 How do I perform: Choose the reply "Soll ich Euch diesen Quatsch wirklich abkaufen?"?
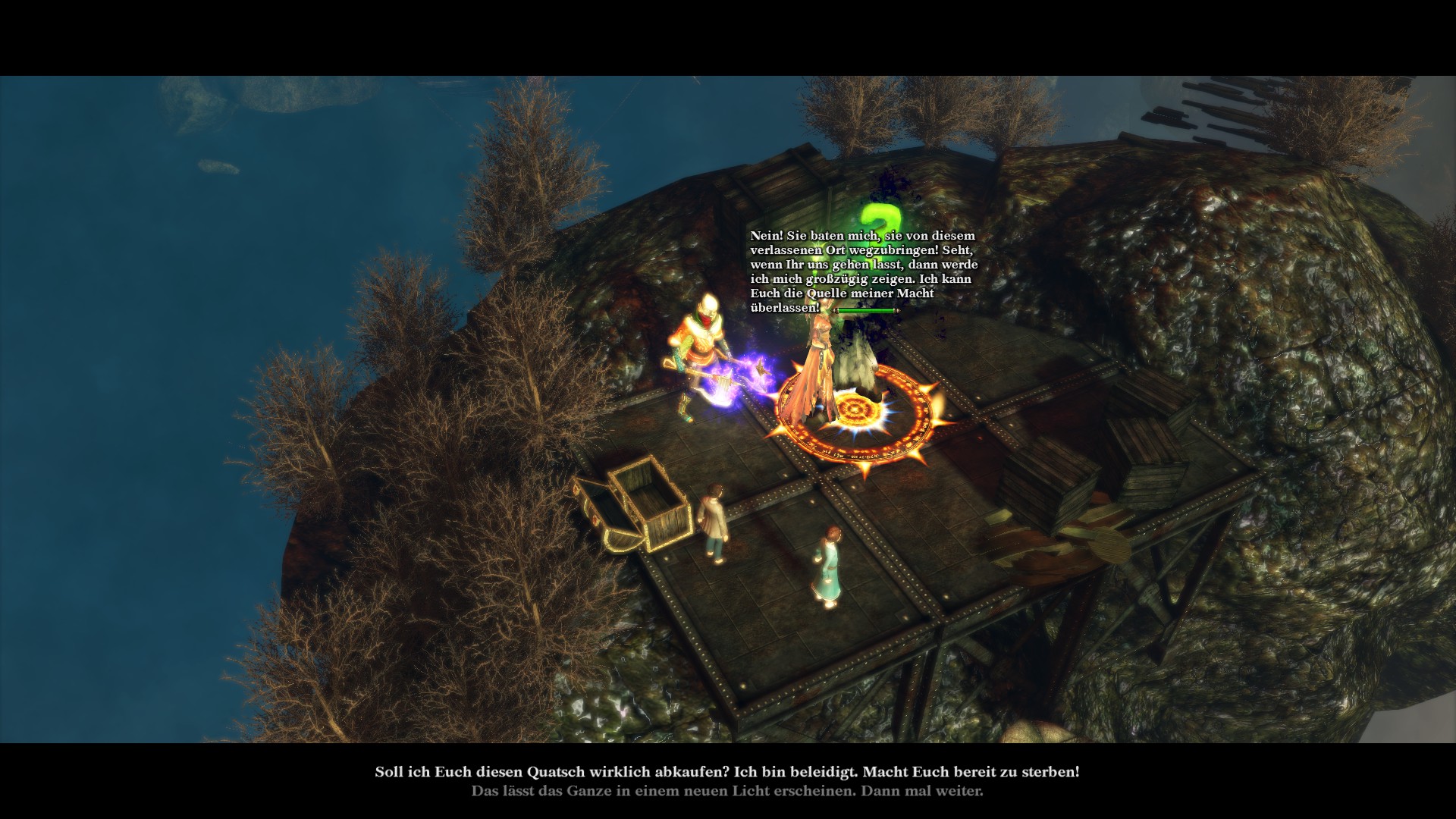[x=726, y=772]
